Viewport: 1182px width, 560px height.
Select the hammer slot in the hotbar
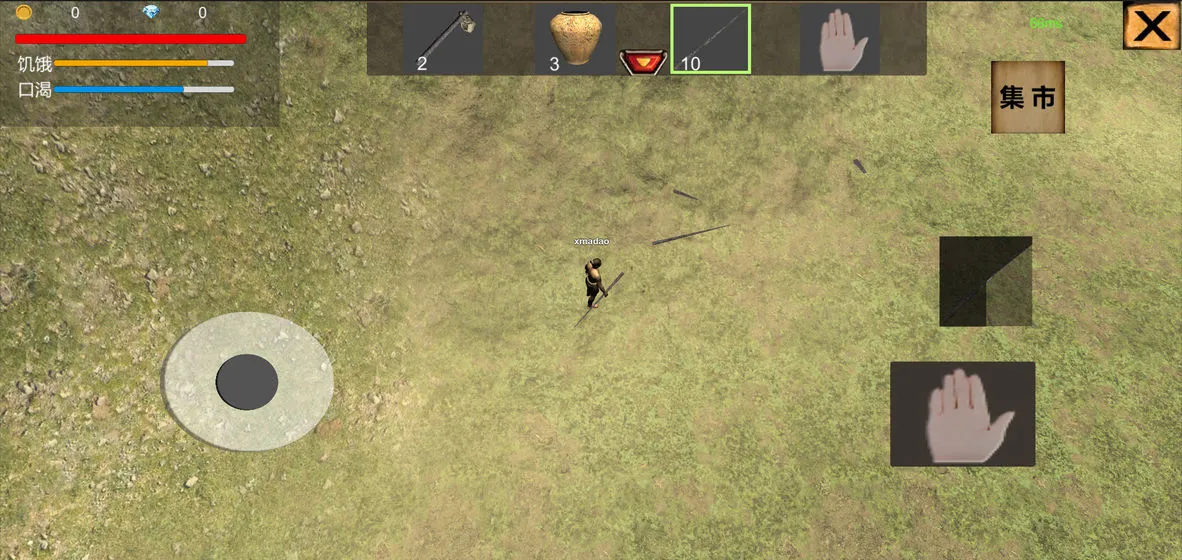click(x=443, y=40)
